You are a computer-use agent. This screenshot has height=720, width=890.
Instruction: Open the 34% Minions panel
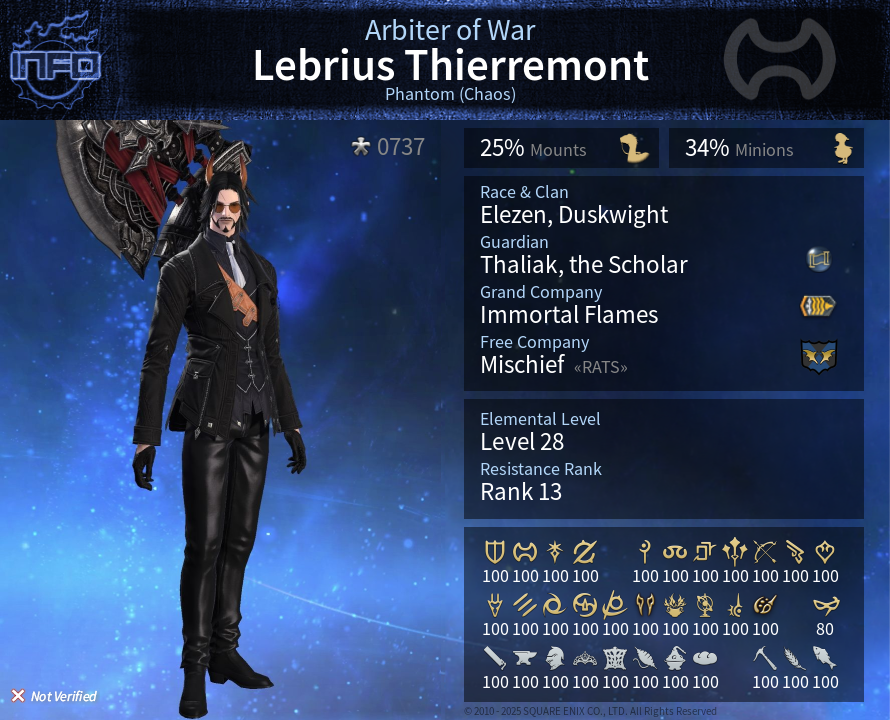(x=766, y=148)
